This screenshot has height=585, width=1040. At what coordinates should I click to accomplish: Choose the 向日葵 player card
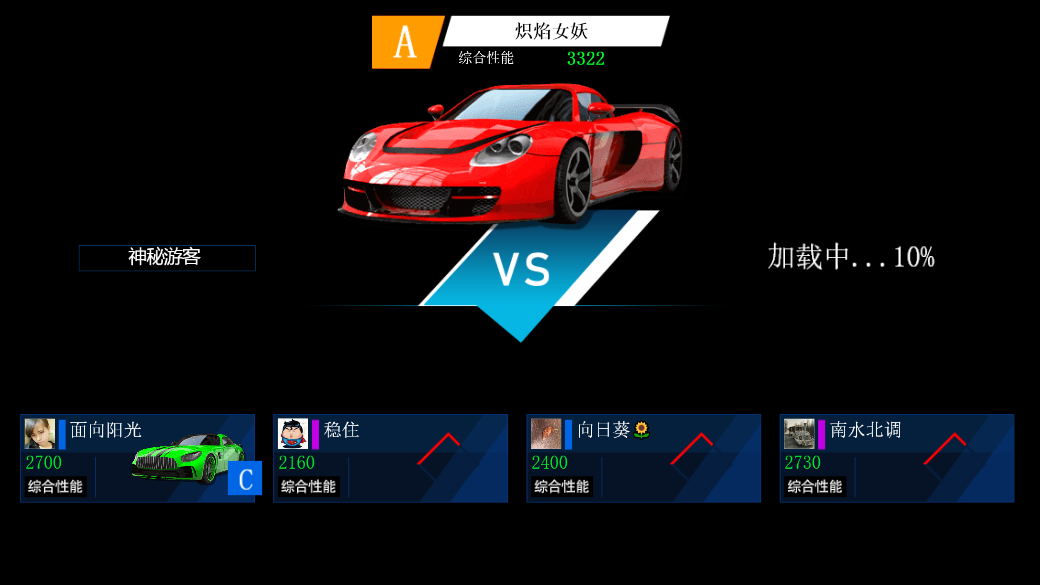point(643,458)
